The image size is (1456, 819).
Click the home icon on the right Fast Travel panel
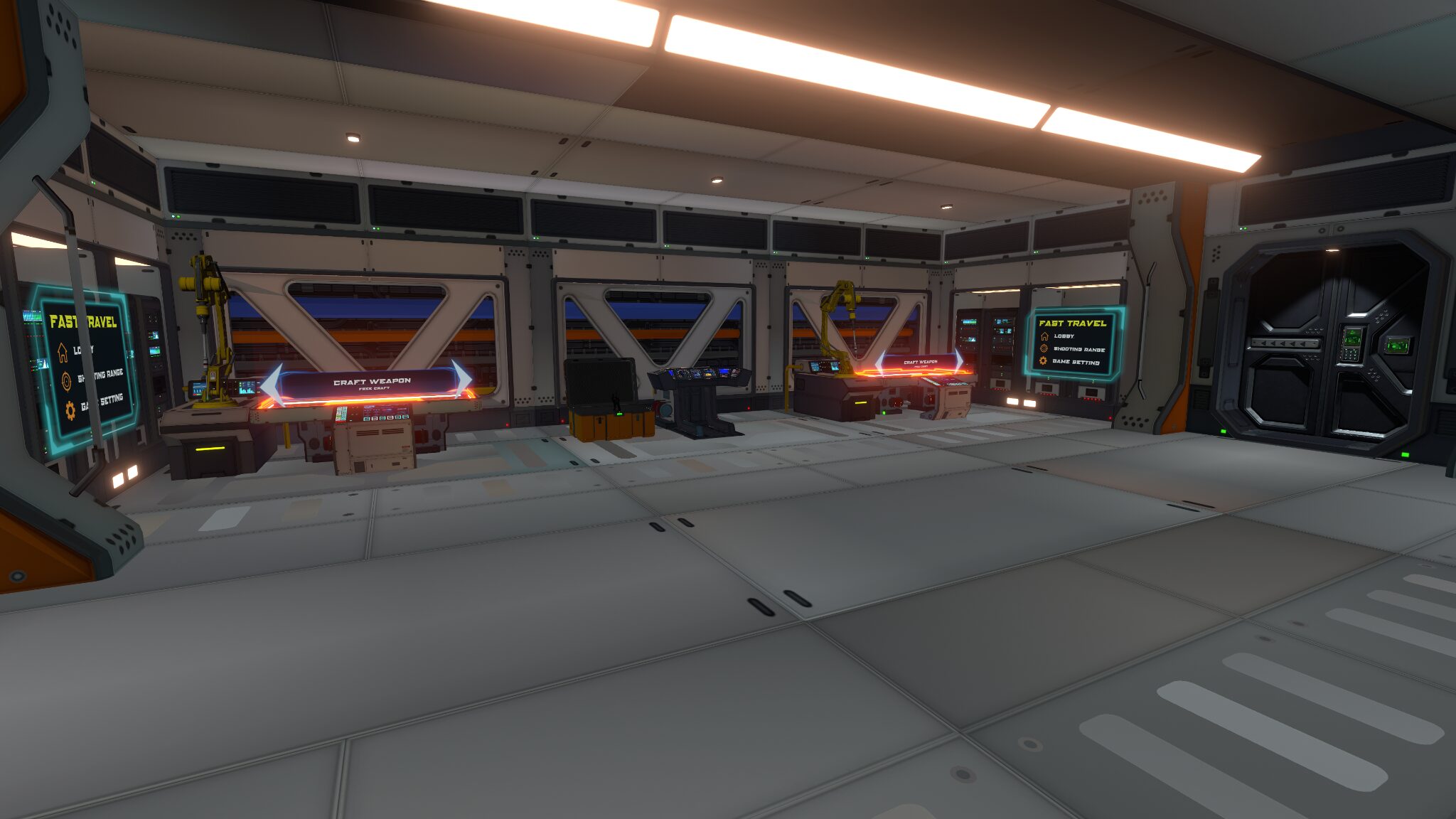(1045, 336)
